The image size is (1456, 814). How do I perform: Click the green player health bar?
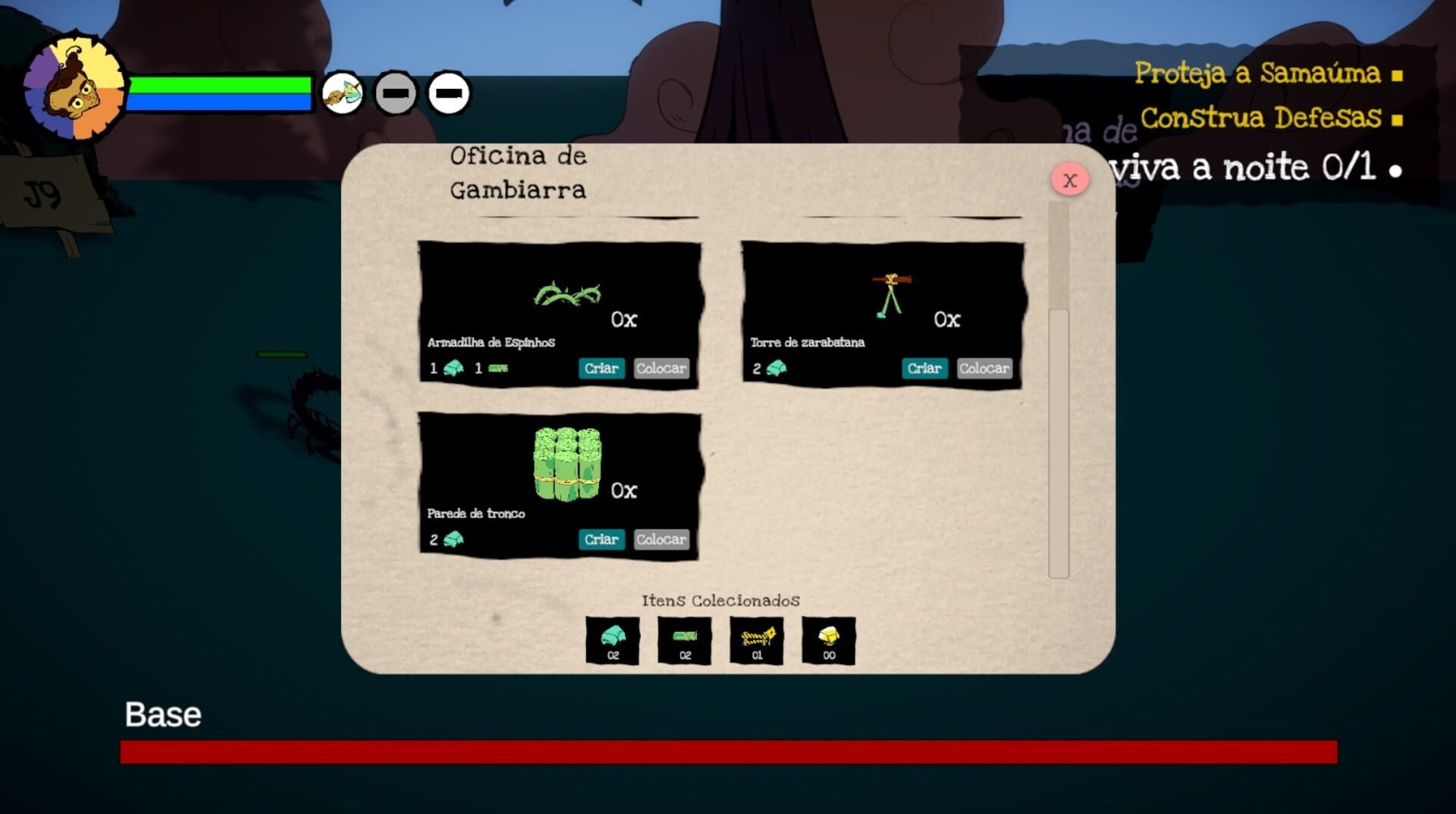(x=220, y=83)
